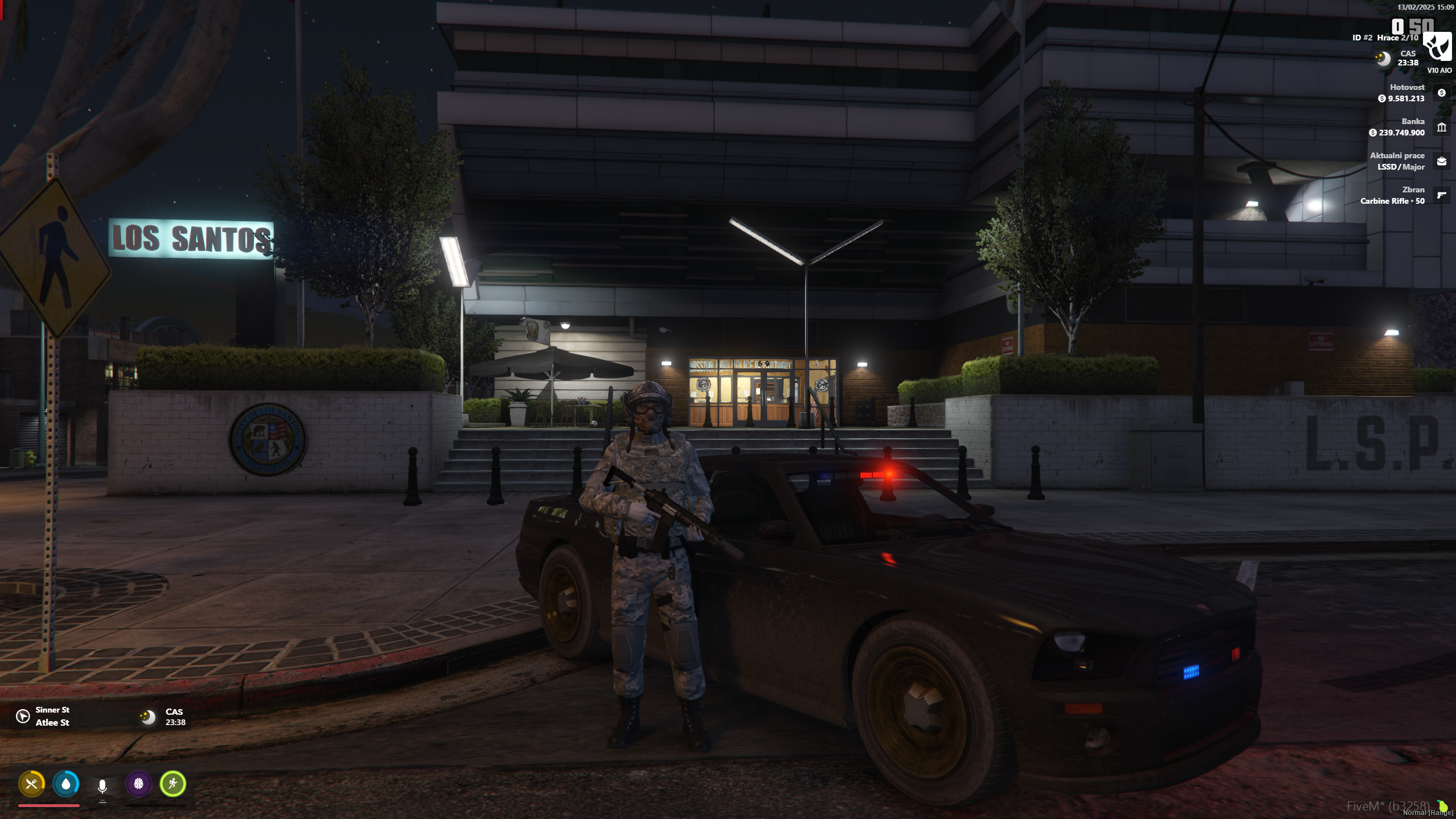The image size is (1456, 819).
Task: Toggle the moon weather indicator near CAS
Action: tap(1383, 59)
